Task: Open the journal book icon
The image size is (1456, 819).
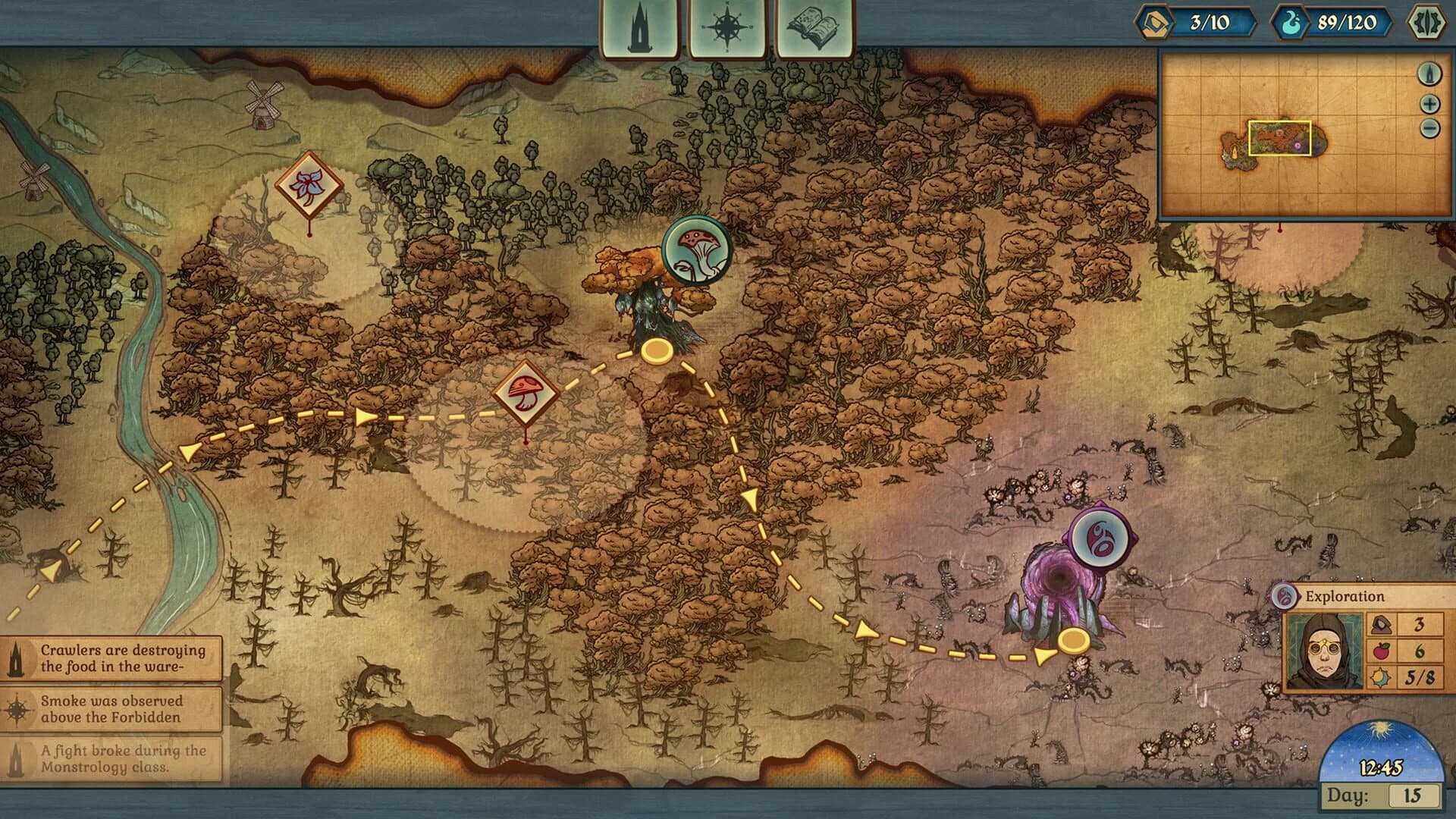Action: [x=812, y=22]
